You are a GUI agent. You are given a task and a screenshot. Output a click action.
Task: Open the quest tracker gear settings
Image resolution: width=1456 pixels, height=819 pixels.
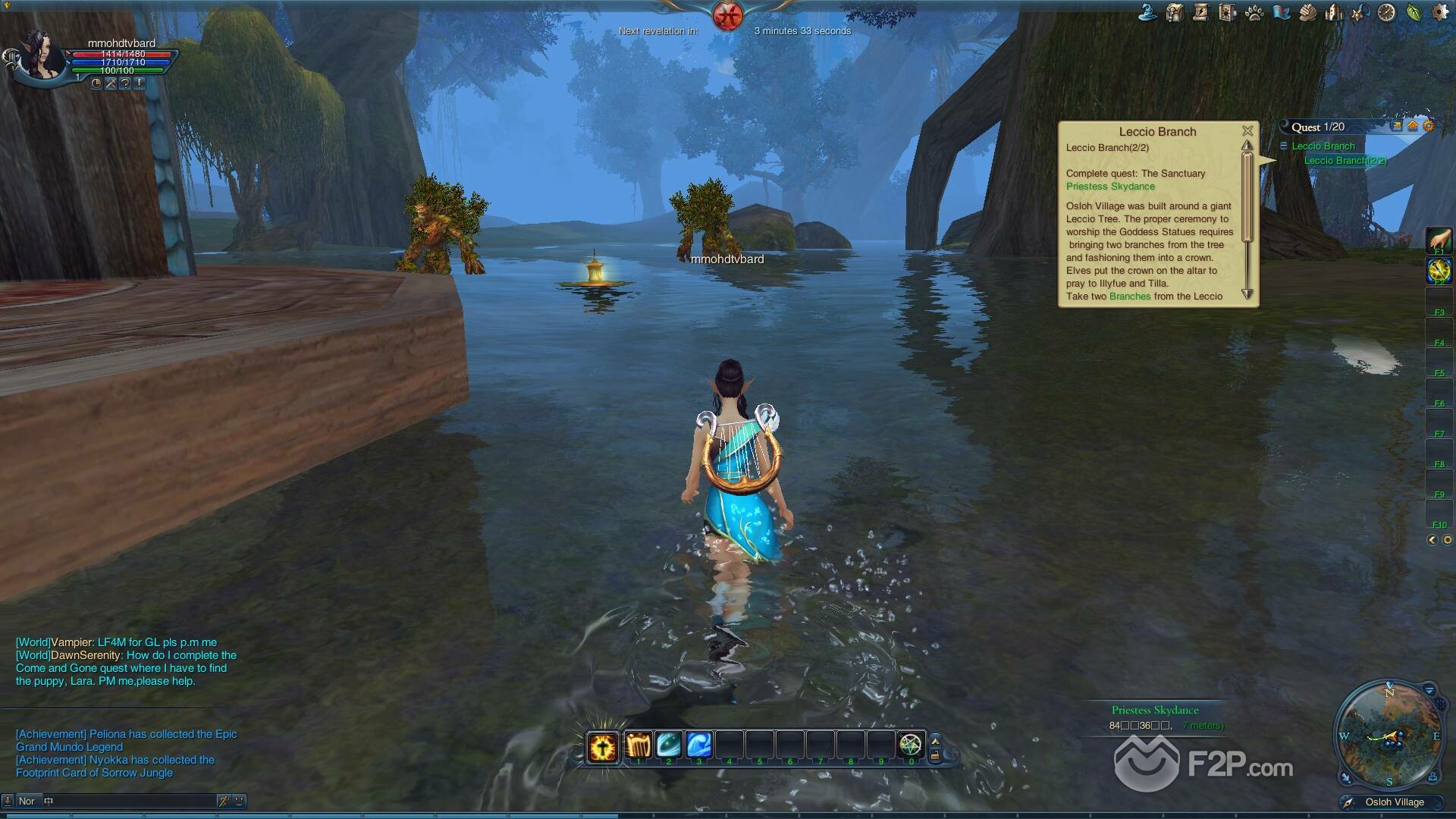coord(1429,127)
